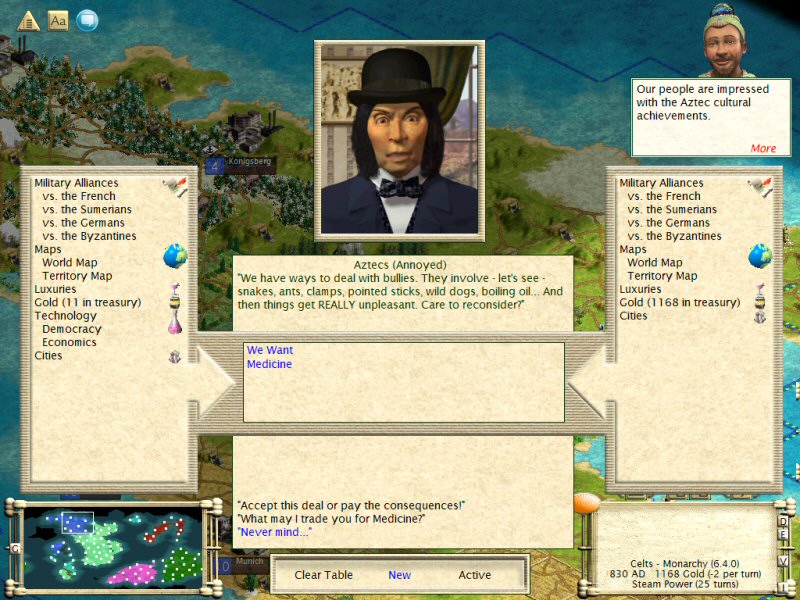
Task: Click the Clear Table button
Action: pyautogui.click(x=322, y=575)
